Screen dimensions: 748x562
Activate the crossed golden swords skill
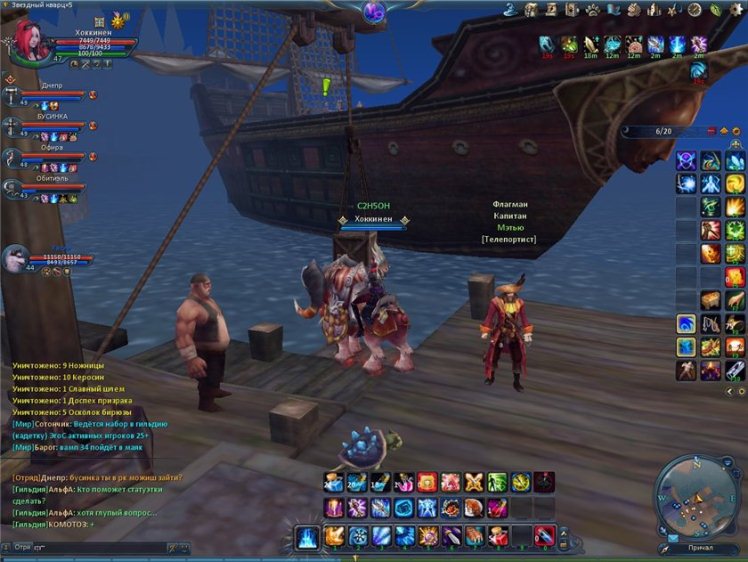473,482
